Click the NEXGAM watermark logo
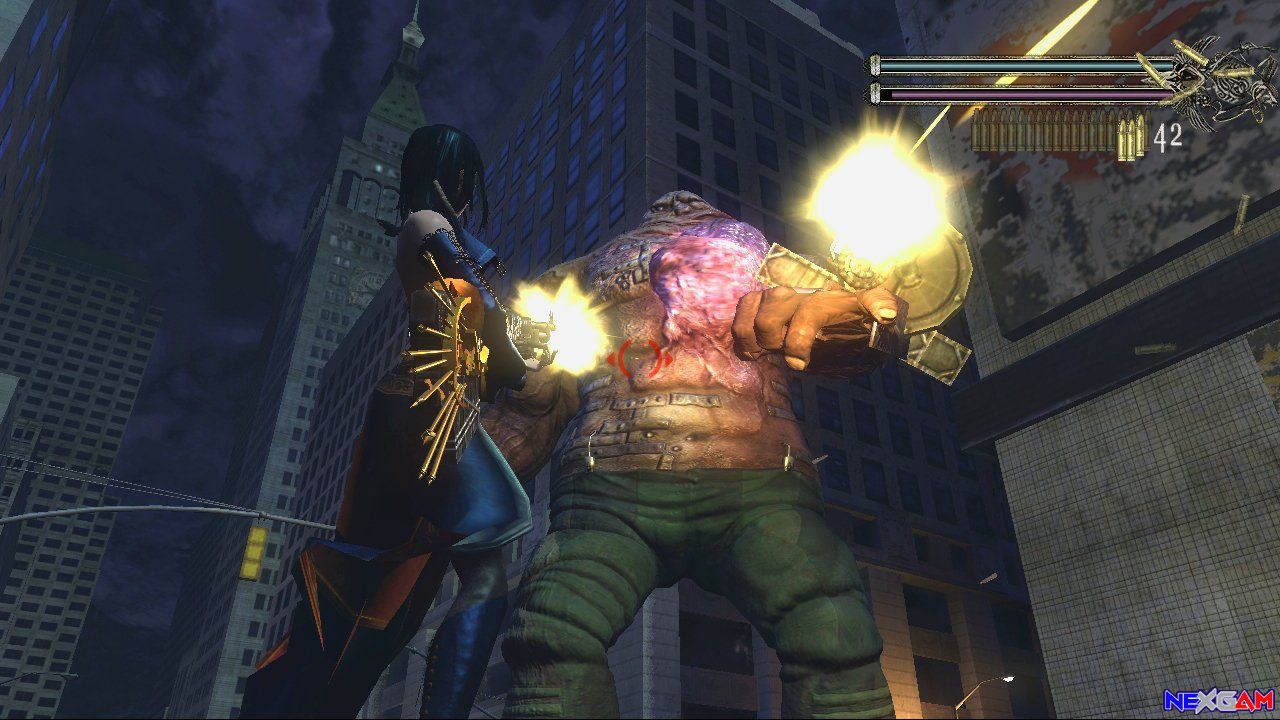Image resolution: width=1280 pixels, height=720 pixels. [1218, 700]
